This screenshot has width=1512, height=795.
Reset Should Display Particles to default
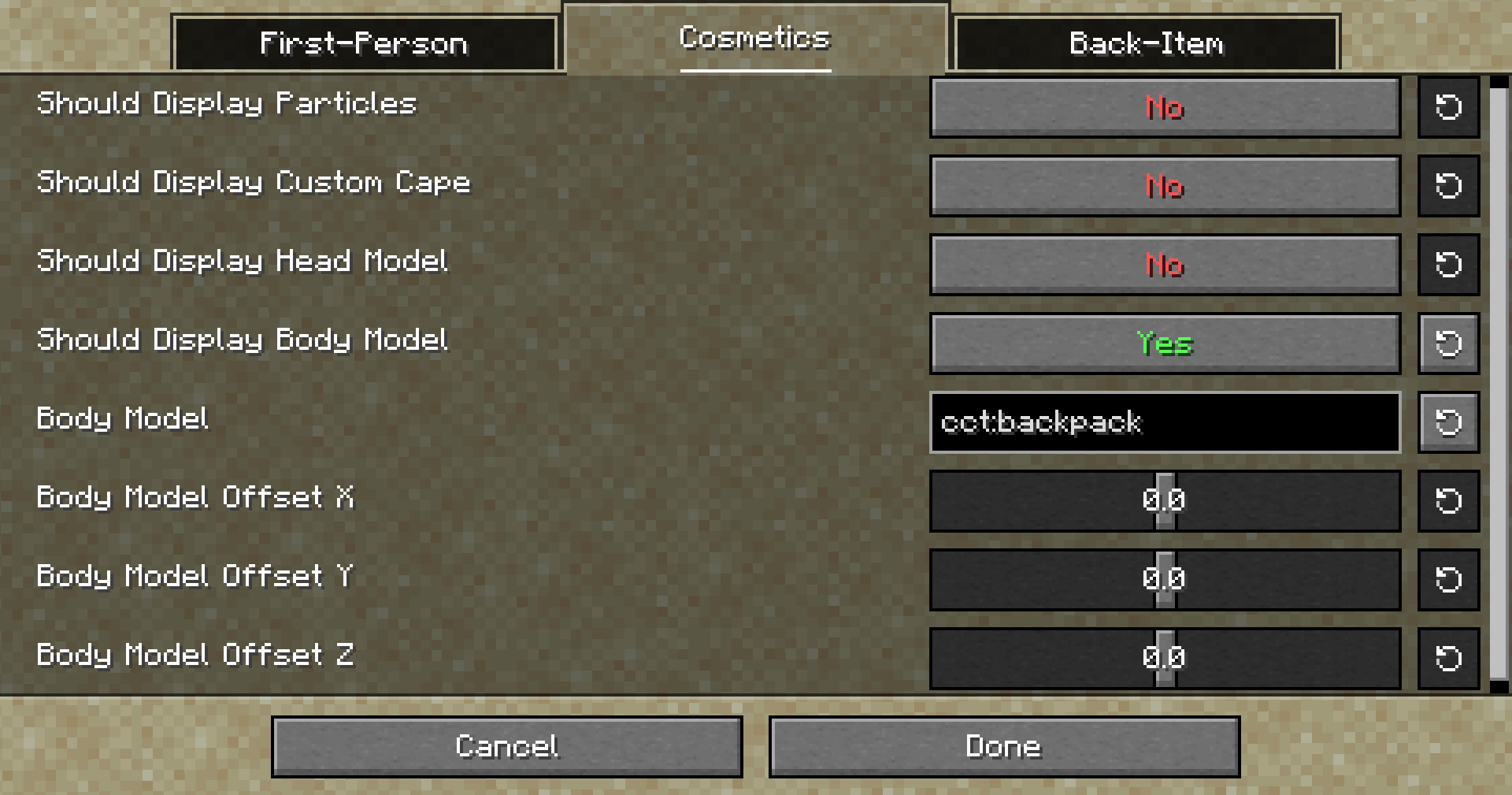click(1448, 108)
